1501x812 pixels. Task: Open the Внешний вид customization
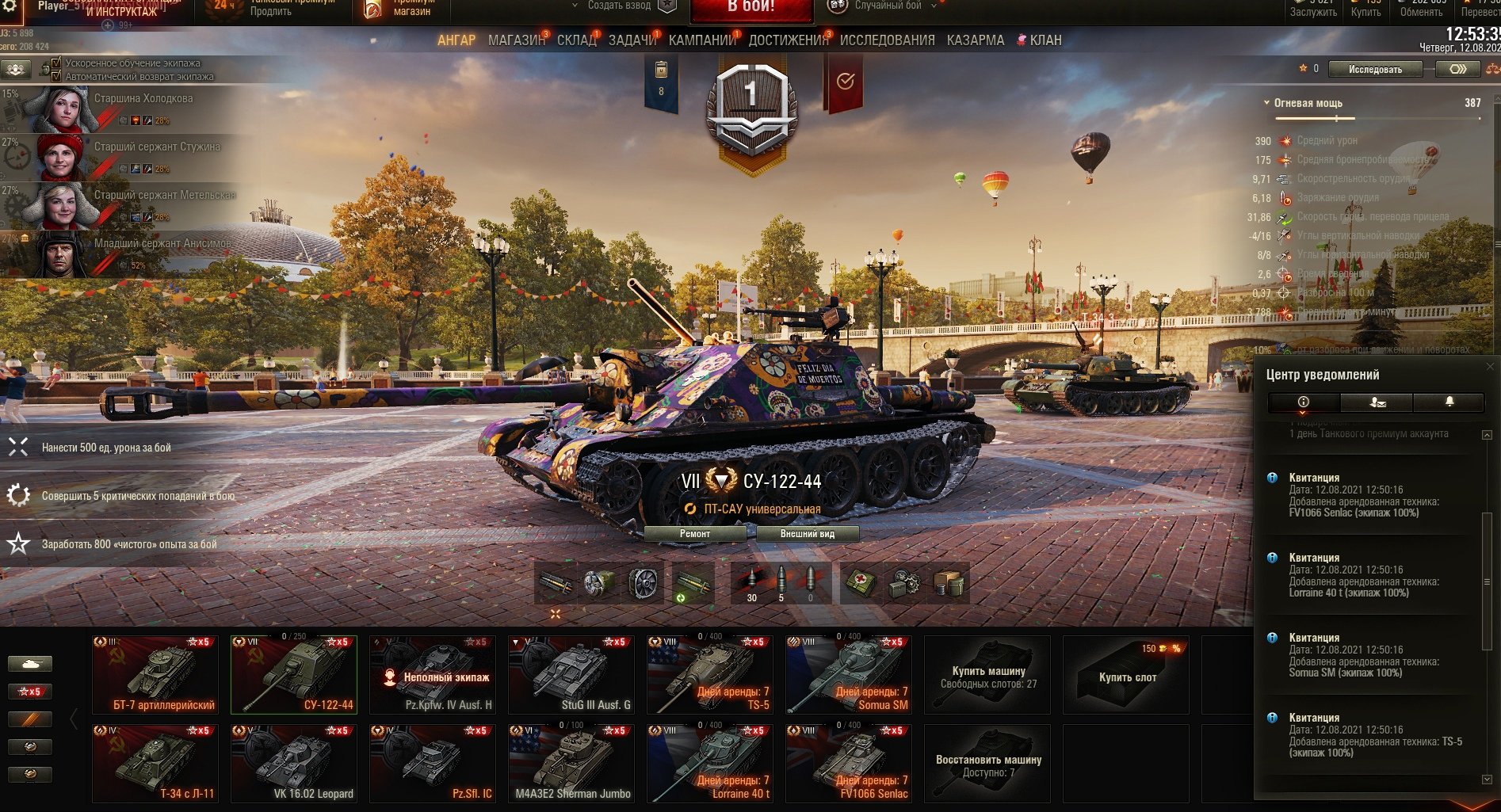point(807,534)
